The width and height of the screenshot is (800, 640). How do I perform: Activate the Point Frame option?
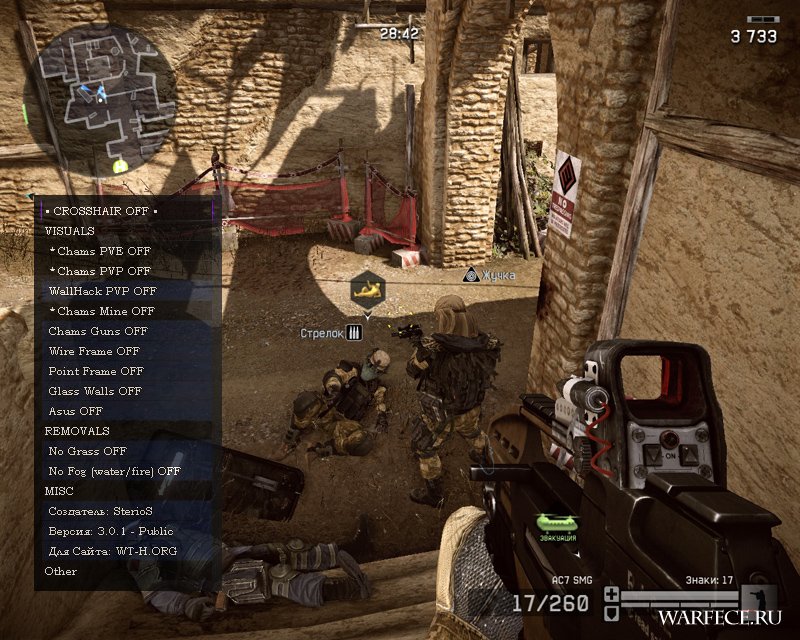96,371
